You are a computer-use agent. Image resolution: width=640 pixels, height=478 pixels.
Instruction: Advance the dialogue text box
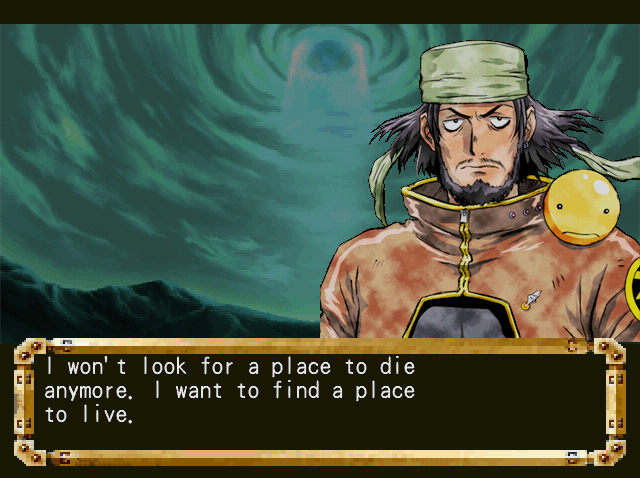point(319,402)
